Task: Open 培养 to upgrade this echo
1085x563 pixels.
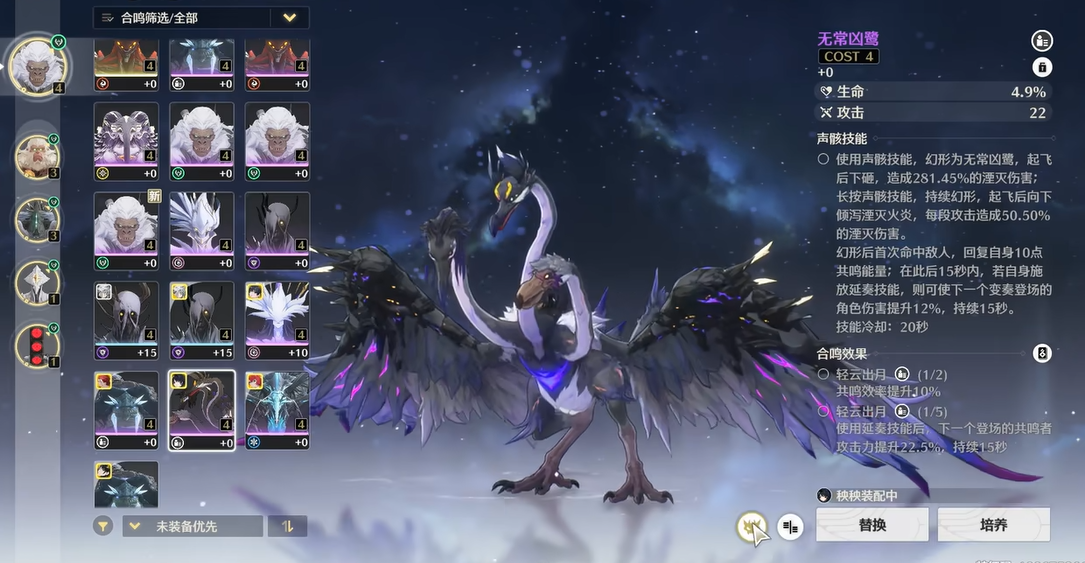Action: (993, 524)
